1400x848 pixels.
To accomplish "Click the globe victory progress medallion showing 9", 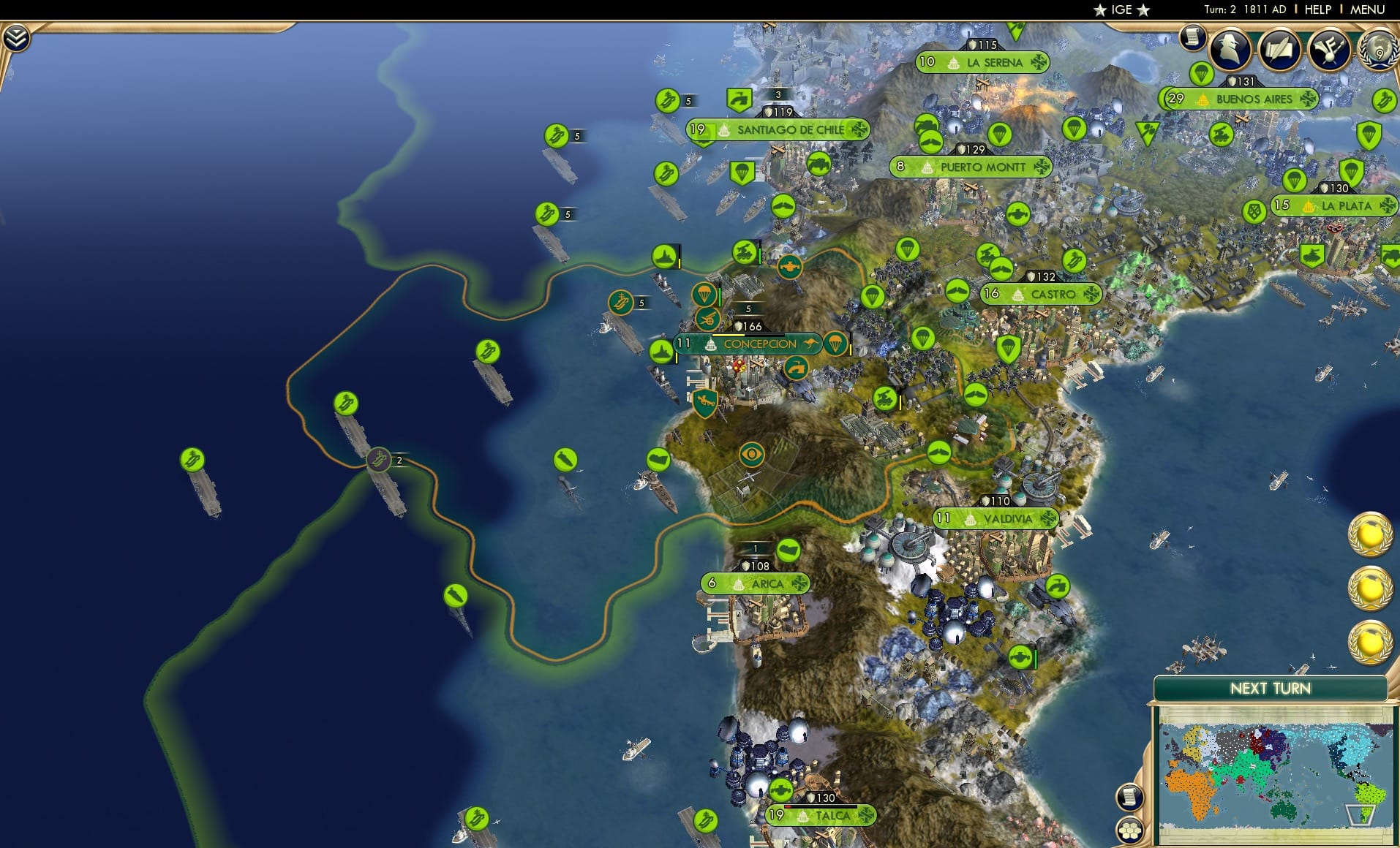I will coord(1378,50).
